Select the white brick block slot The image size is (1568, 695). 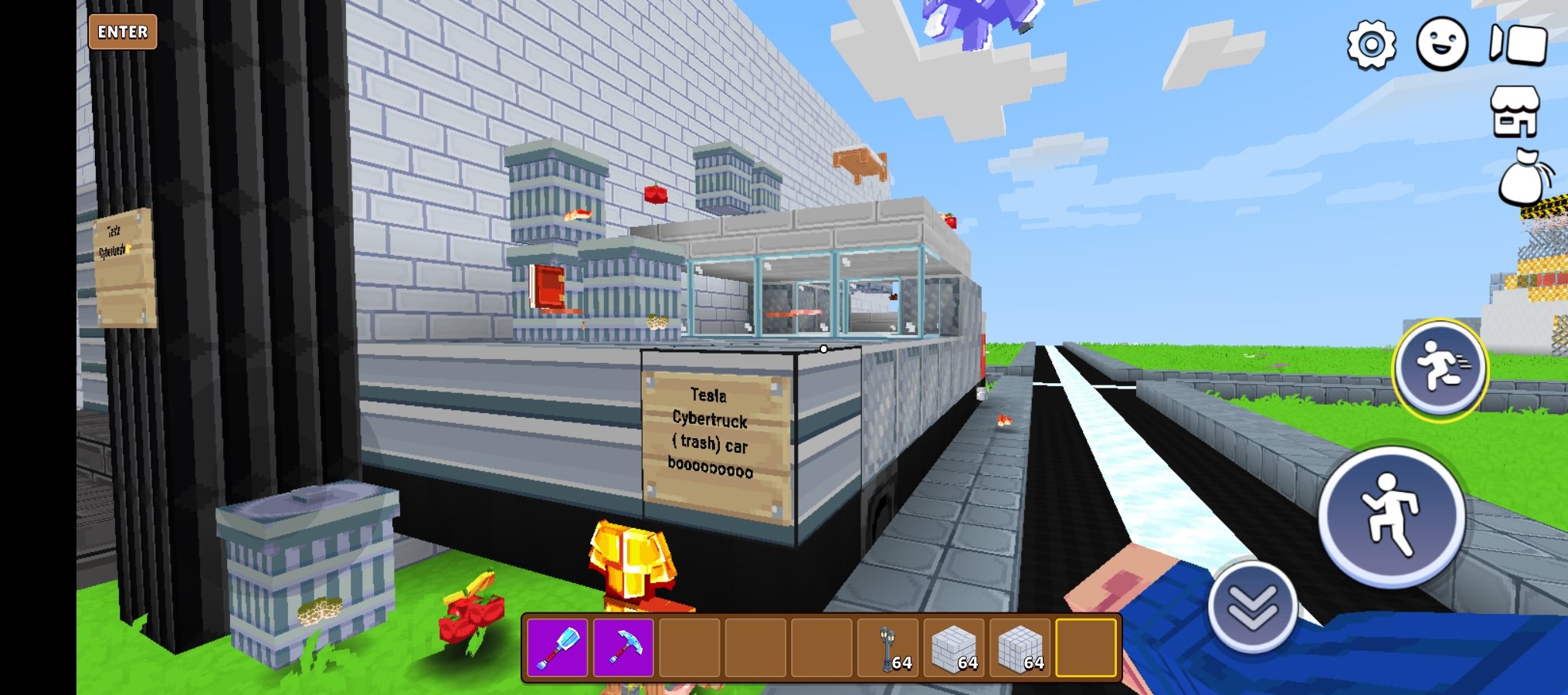click(954, 647)
